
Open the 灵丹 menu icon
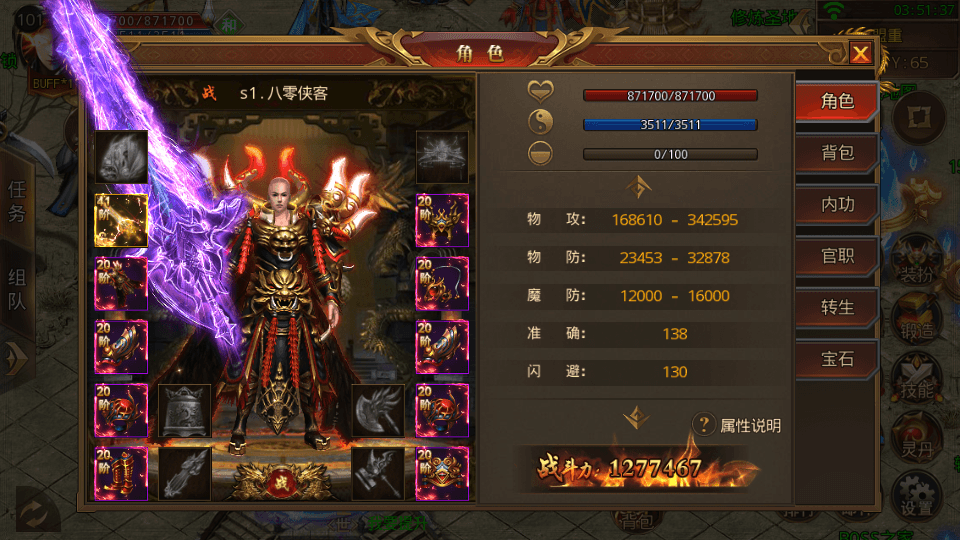point(916,434)
